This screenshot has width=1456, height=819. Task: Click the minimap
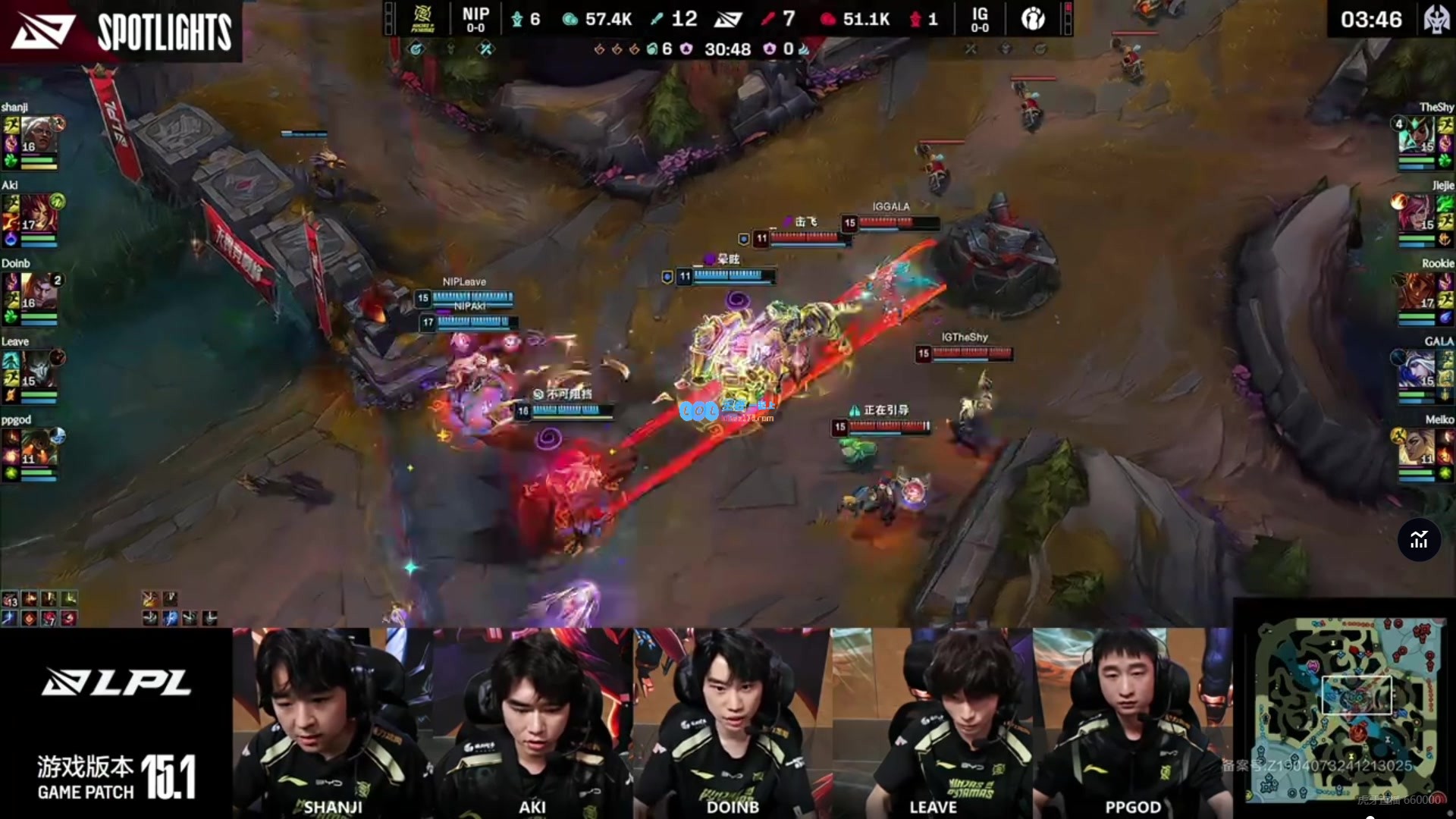(x=1346, y=709)
